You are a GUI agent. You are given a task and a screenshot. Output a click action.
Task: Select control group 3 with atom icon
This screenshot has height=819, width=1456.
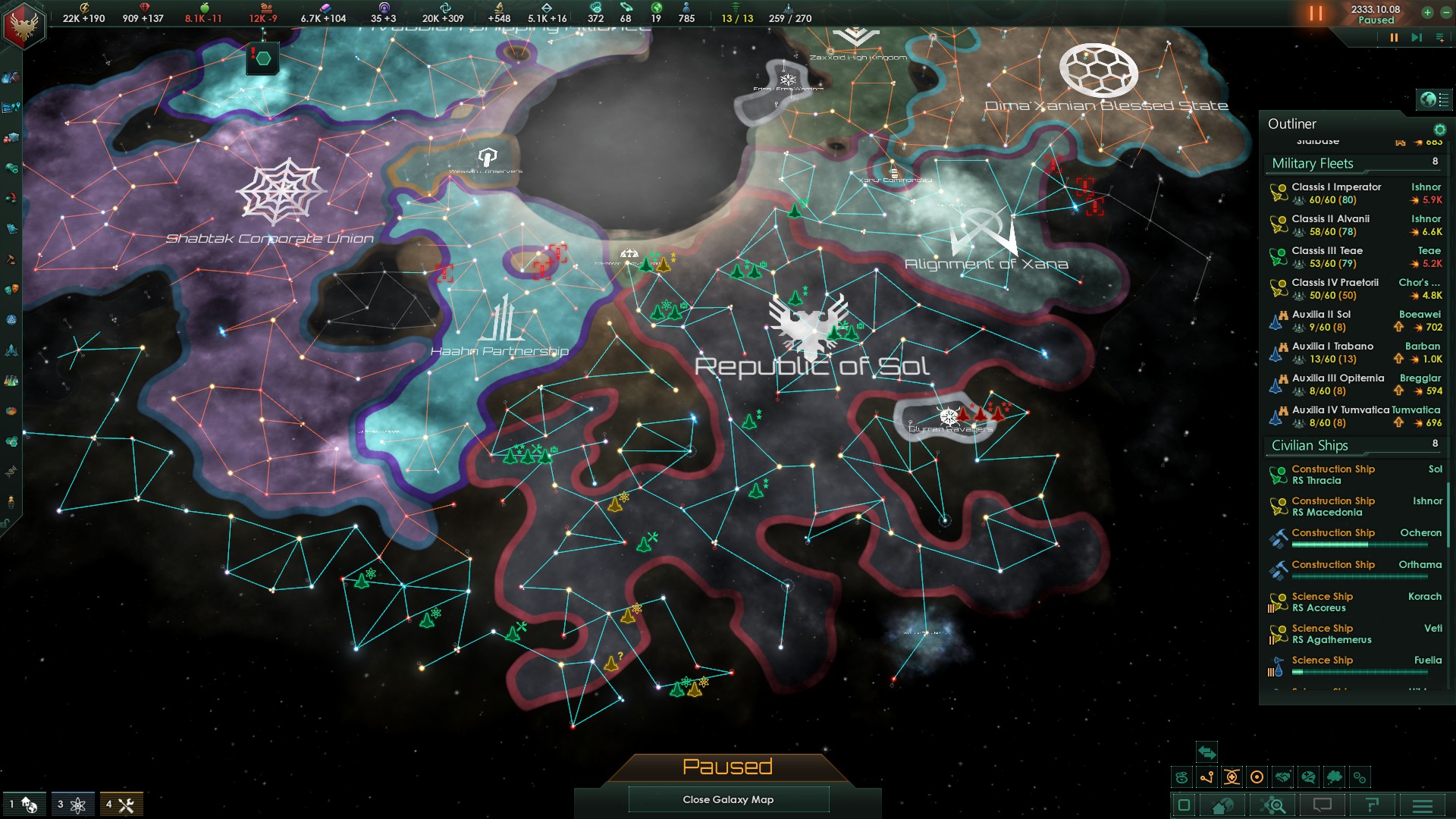72,805
